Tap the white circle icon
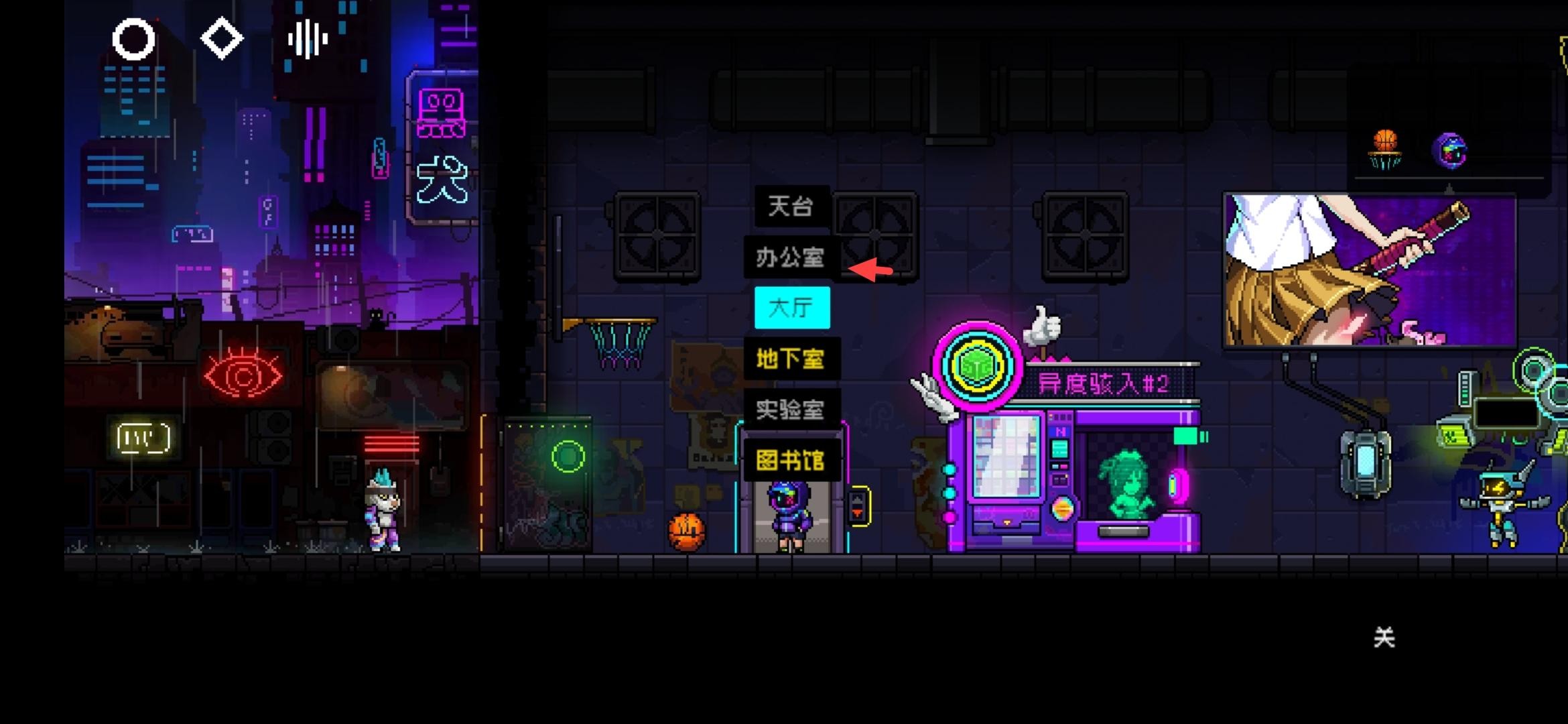This screenshot has height=724, width=1568. point(133,39)
